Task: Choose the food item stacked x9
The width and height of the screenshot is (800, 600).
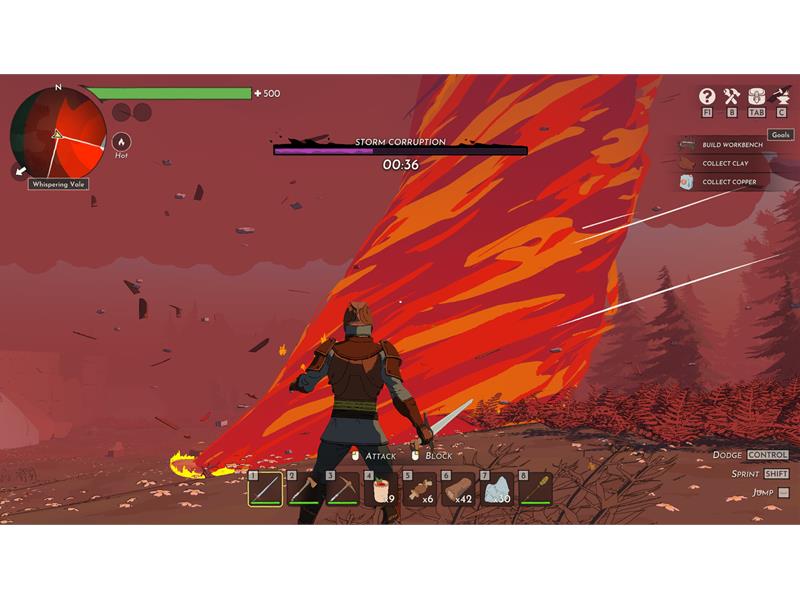Action: [381, 489]
